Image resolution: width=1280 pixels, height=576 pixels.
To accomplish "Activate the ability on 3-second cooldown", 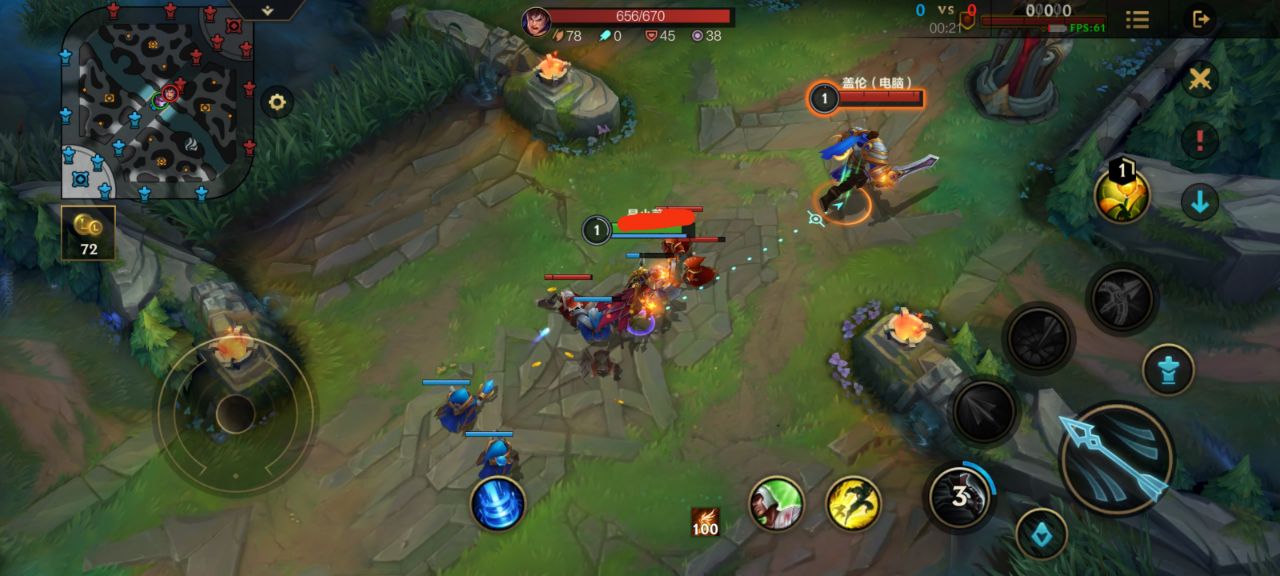I will [x=959, y=496].
